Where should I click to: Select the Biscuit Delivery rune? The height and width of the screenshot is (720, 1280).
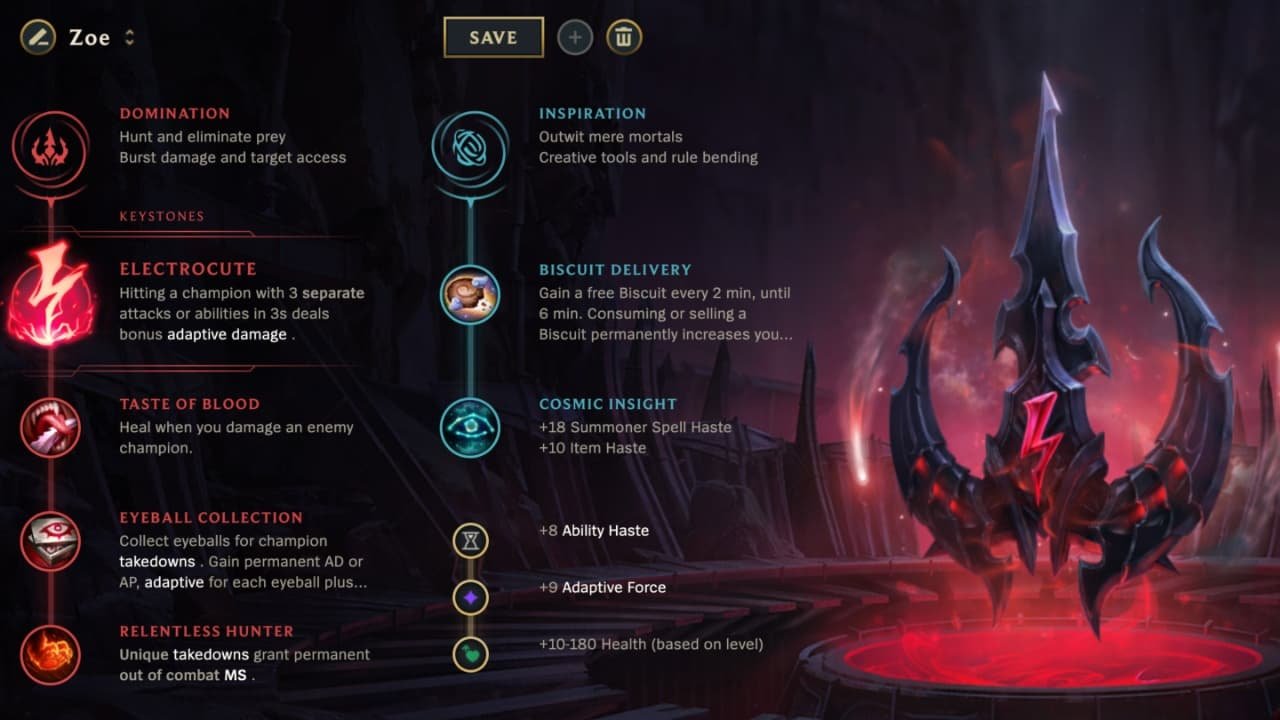(470, 296)
